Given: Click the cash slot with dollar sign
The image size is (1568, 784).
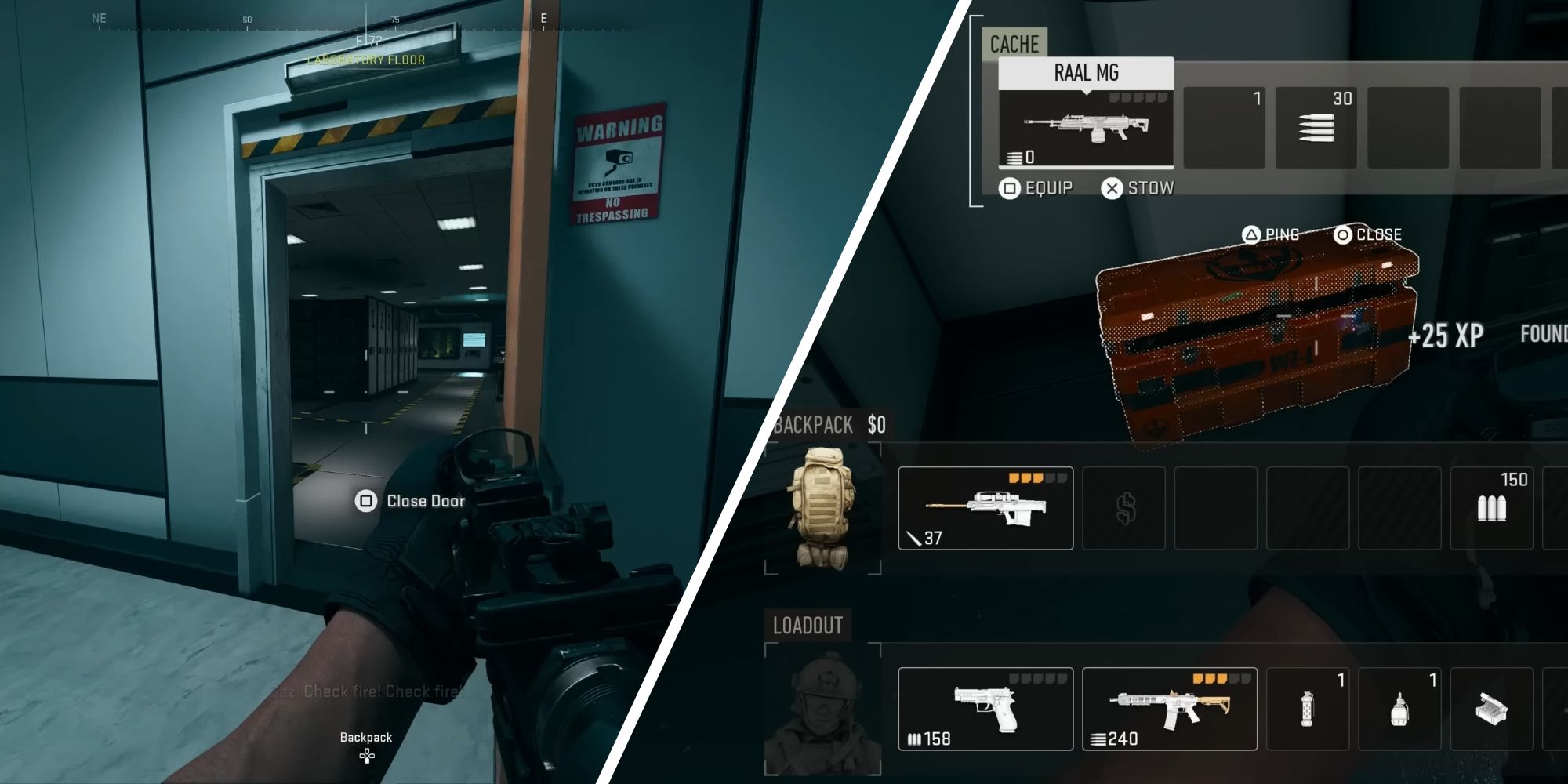Looking at the screenshot, I should [1123, 508].
